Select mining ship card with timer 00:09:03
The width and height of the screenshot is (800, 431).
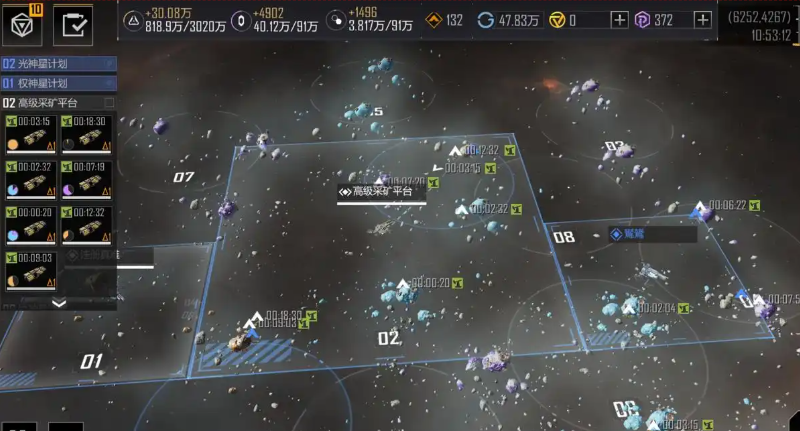[30, 271]
